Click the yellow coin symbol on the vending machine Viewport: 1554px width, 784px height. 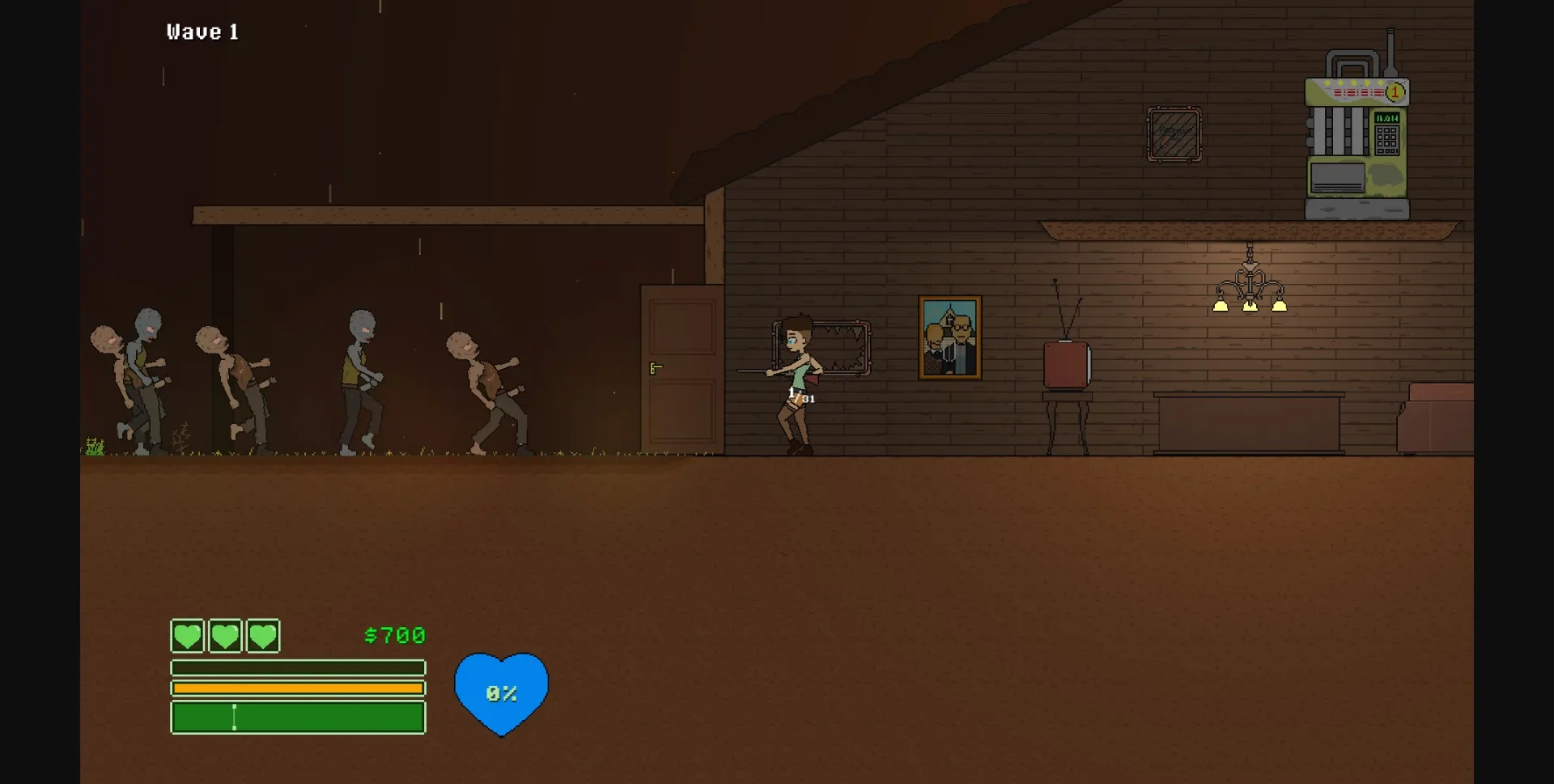1395,91
